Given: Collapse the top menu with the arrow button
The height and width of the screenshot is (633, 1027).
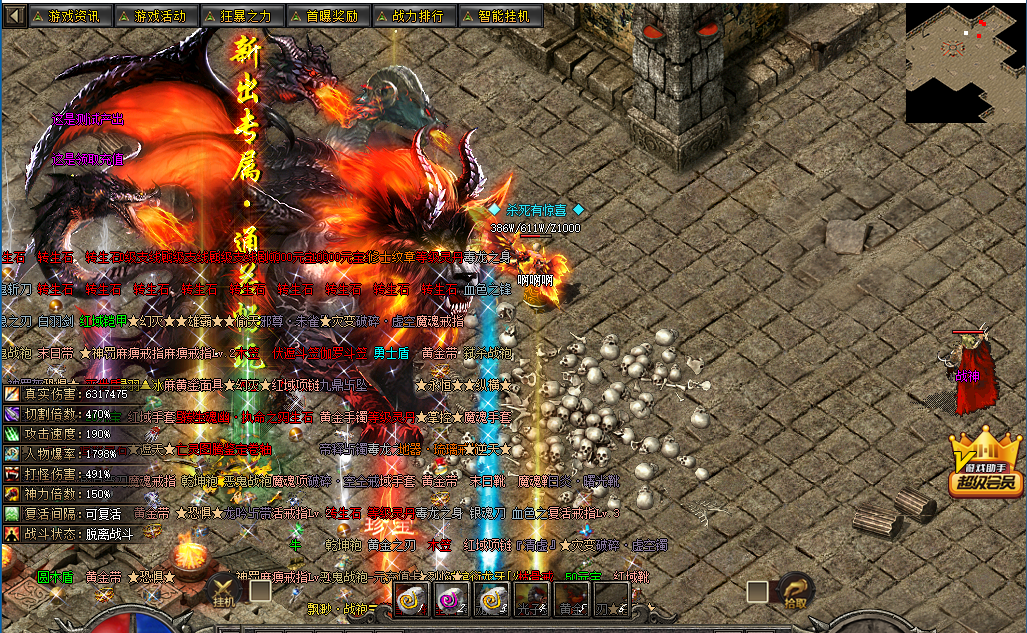Looking at the screenshot, I should [x=15, y=16].
